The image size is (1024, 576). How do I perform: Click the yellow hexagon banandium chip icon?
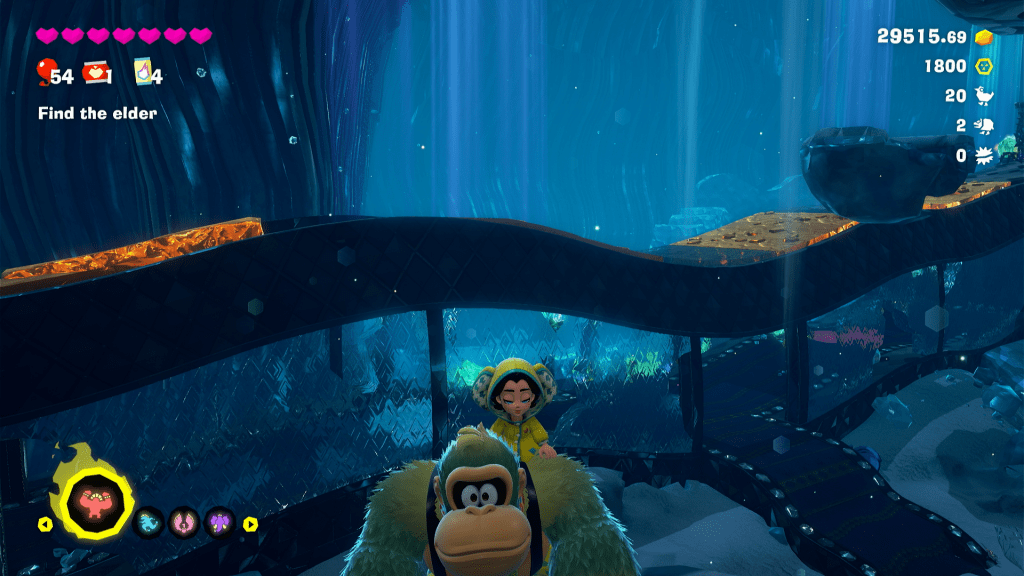983,66
